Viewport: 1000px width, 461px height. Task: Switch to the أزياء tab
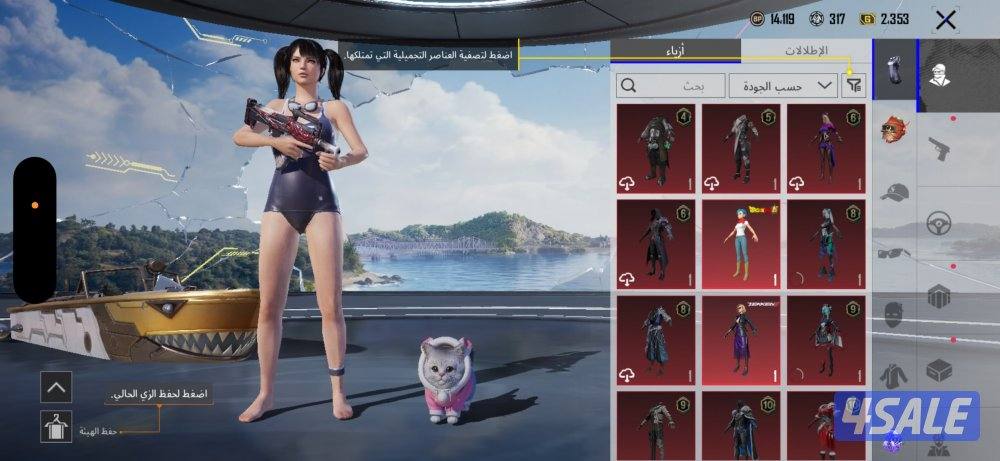(676, 50)
